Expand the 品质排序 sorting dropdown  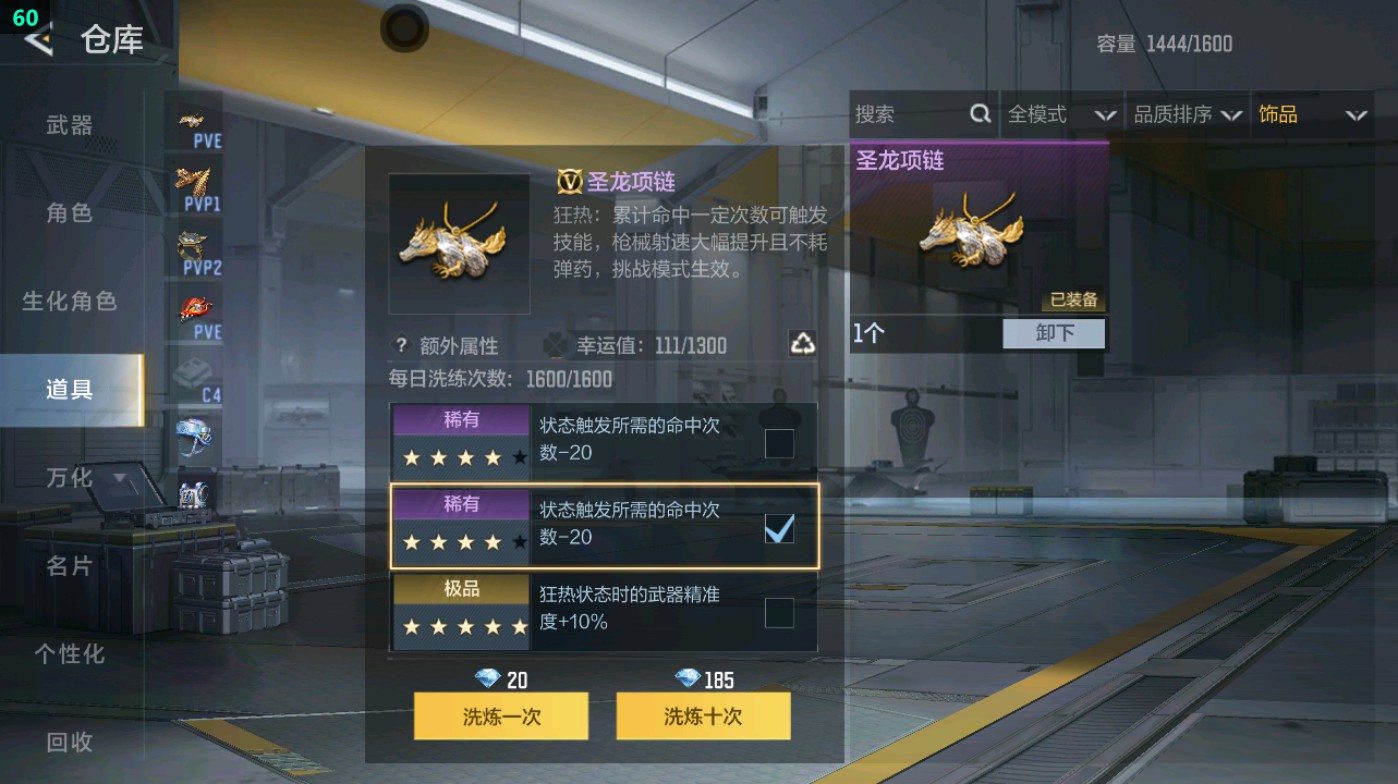1190,114
